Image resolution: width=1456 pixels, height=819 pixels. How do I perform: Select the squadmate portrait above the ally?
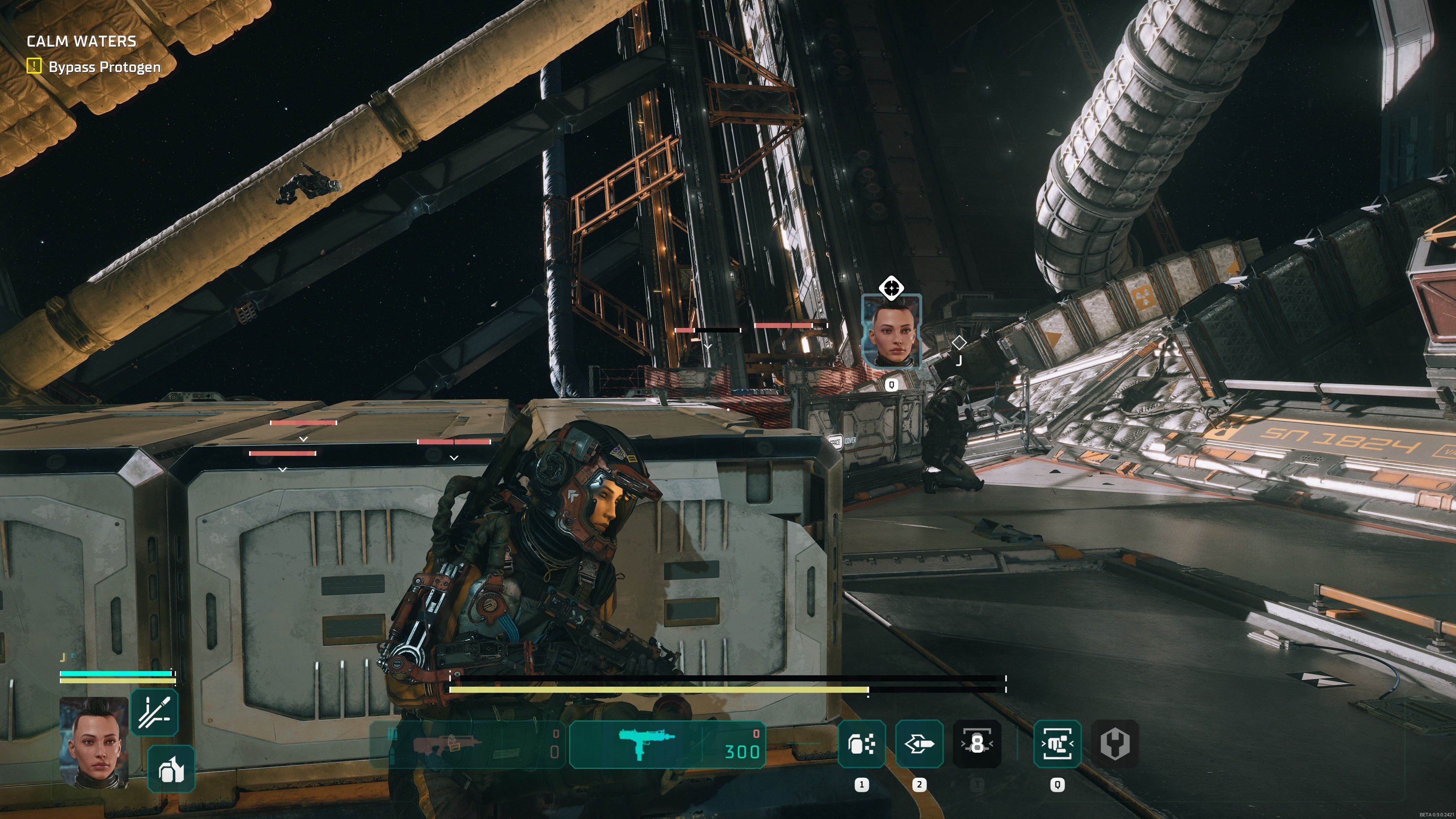[891, 333]
